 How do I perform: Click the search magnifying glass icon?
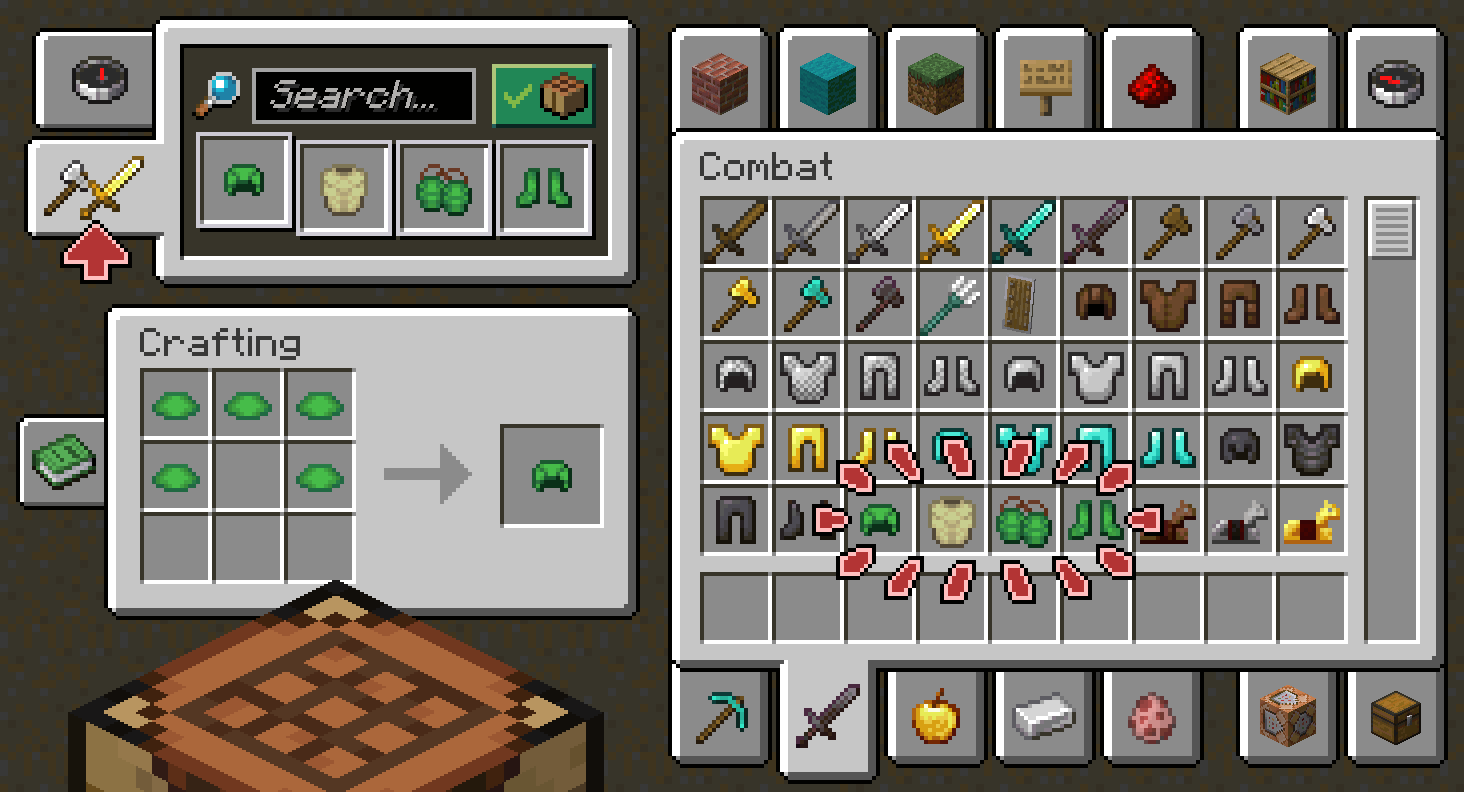coord(219,90)
